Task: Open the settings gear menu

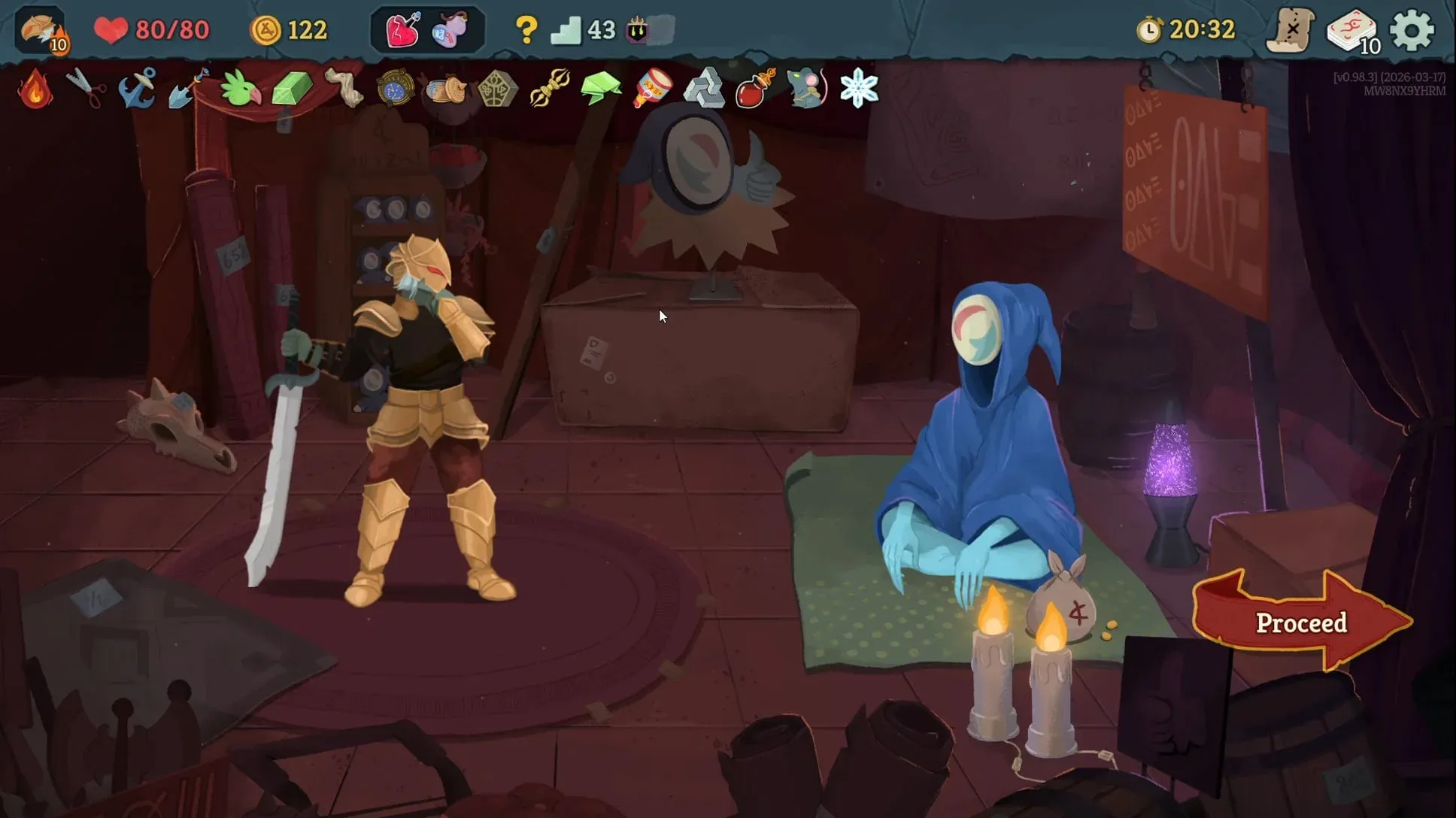Action: coord(1412,30)
